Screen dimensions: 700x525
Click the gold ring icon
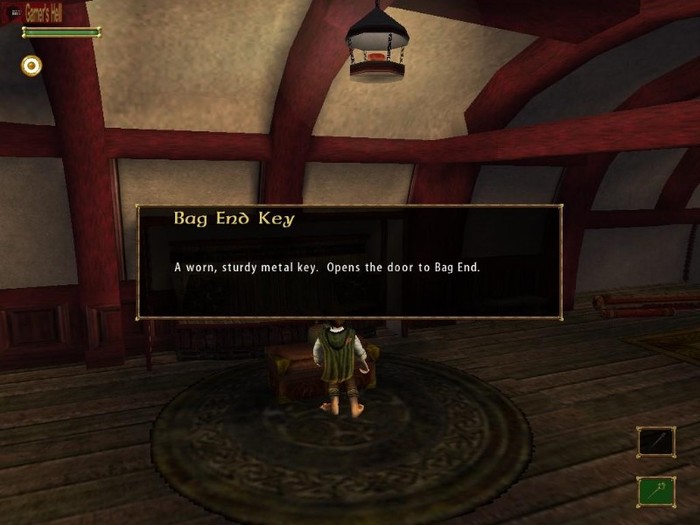point(32,66)
